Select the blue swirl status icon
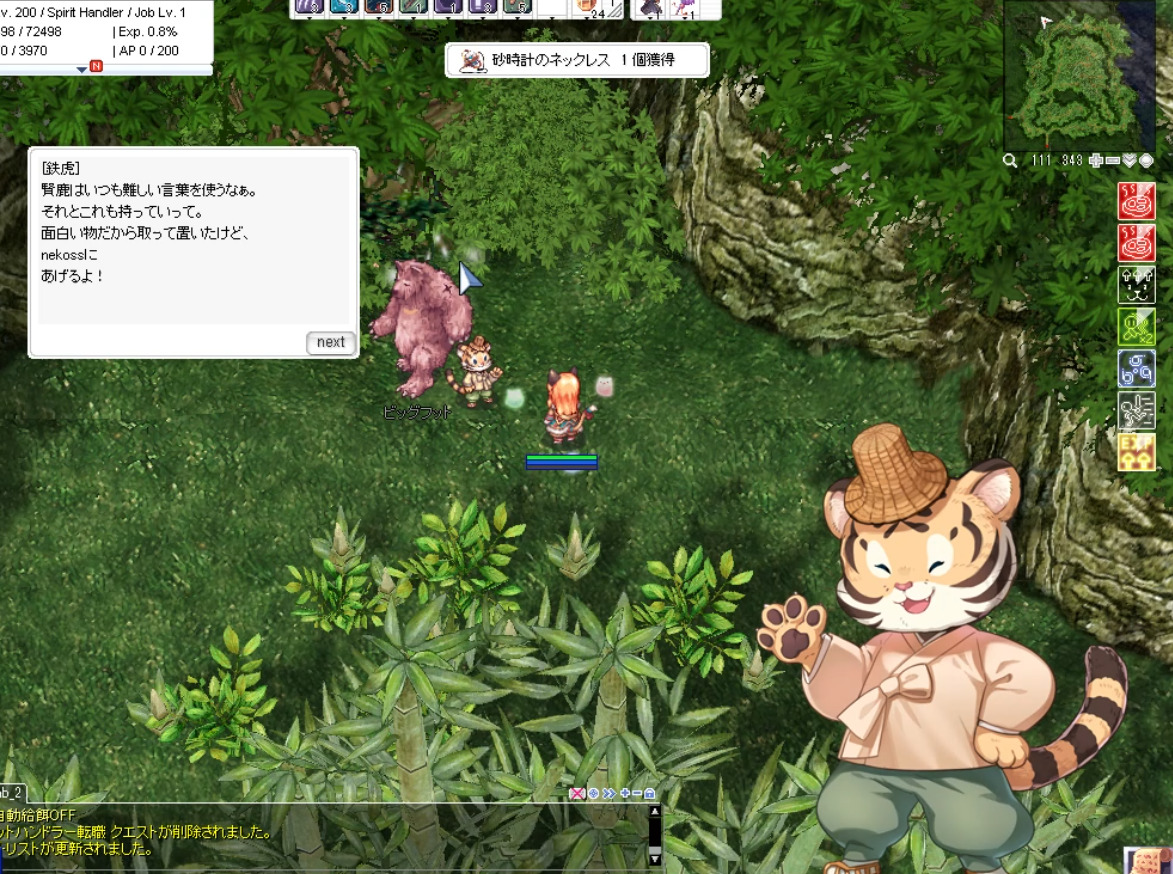This screenshot has height=874, width=1173. coord(1137,368)
